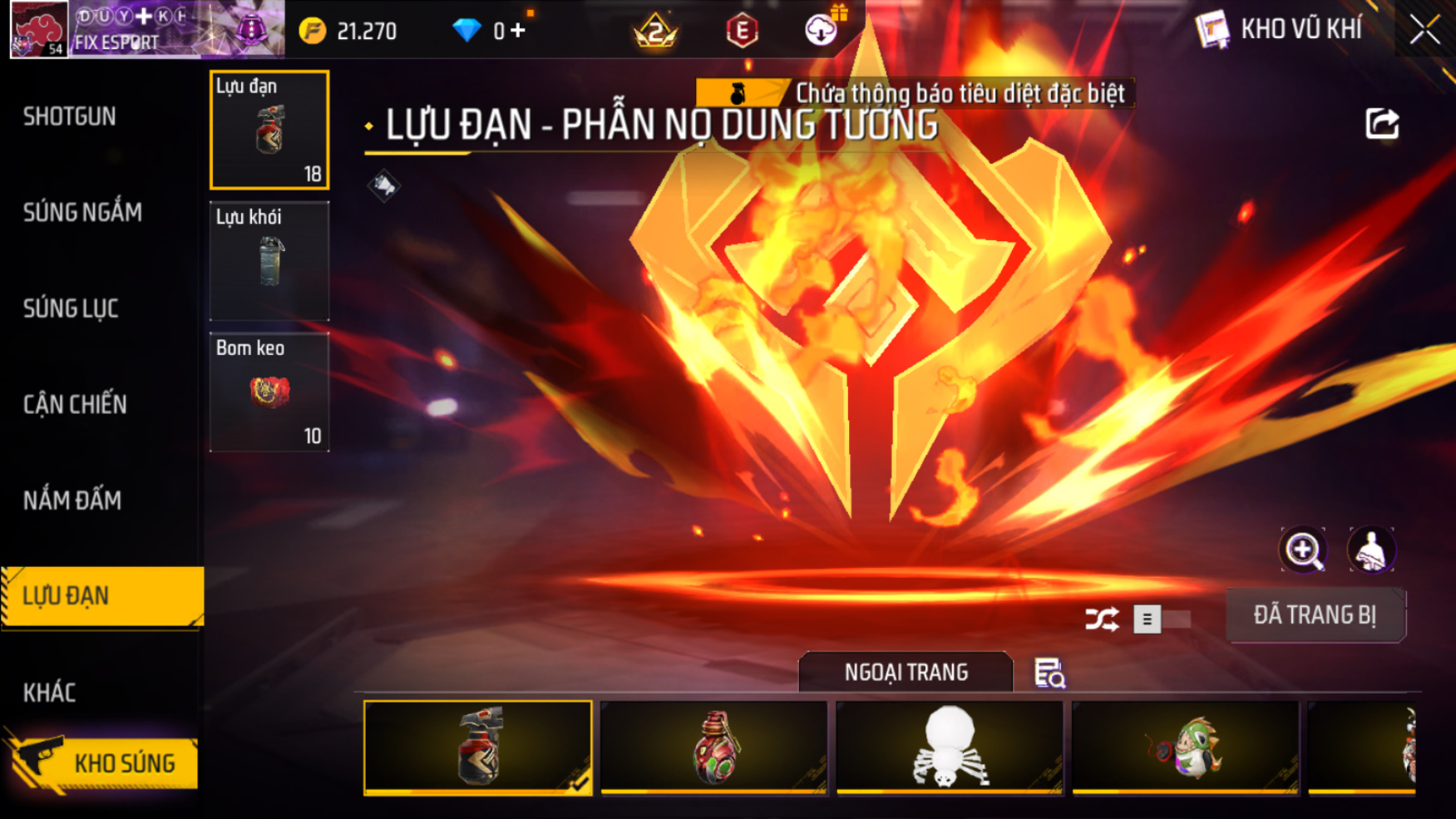The image size is (1456, 819).
Task: Add diamonds with the plus button
Action: pos(518,31)
